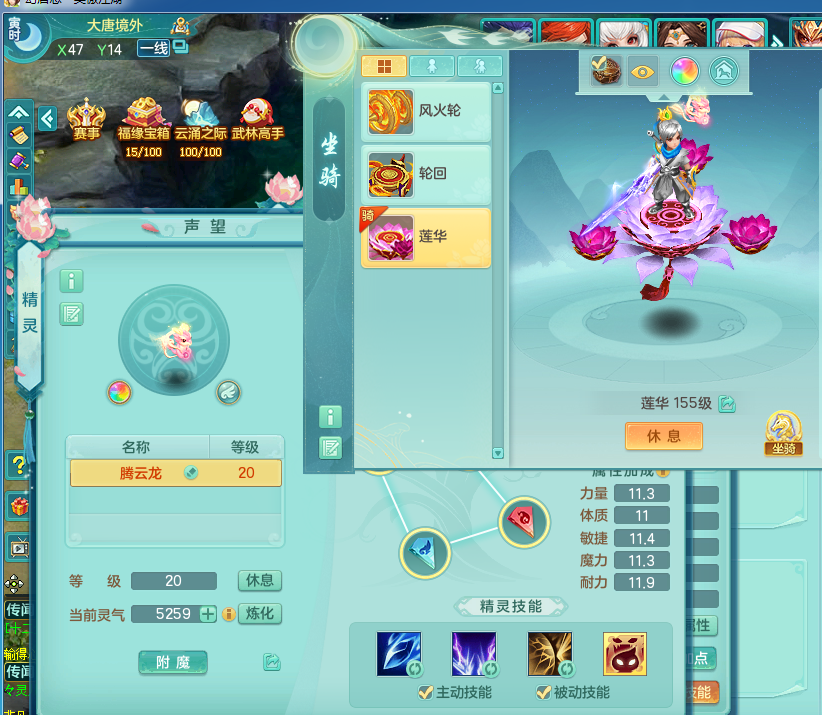
Task: Add spirit energy with the plus button
Action: tap(208, 614)
